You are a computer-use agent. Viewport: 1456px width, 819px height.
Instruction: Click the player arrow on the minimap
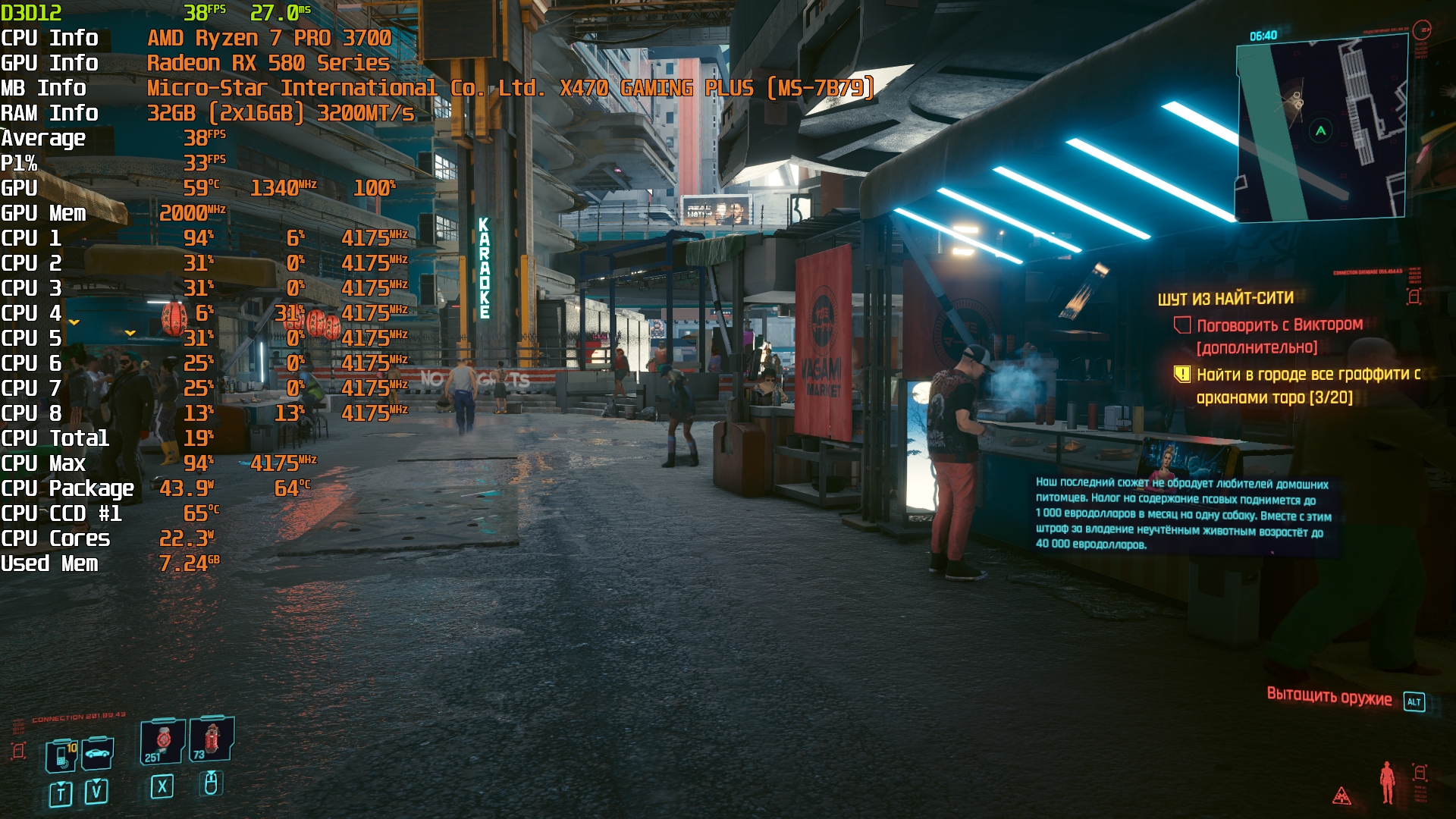point(1321,130)
